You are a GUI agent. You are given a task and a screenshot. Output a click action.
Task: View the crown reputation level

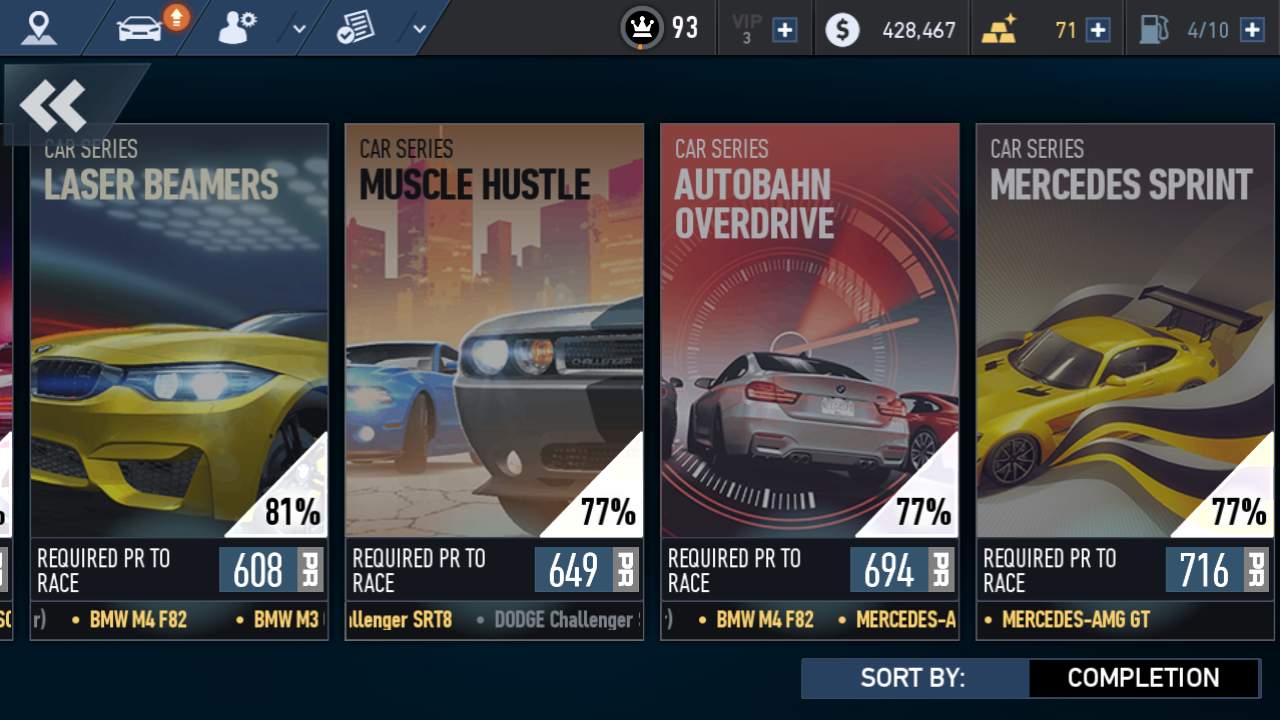point(643,28)
